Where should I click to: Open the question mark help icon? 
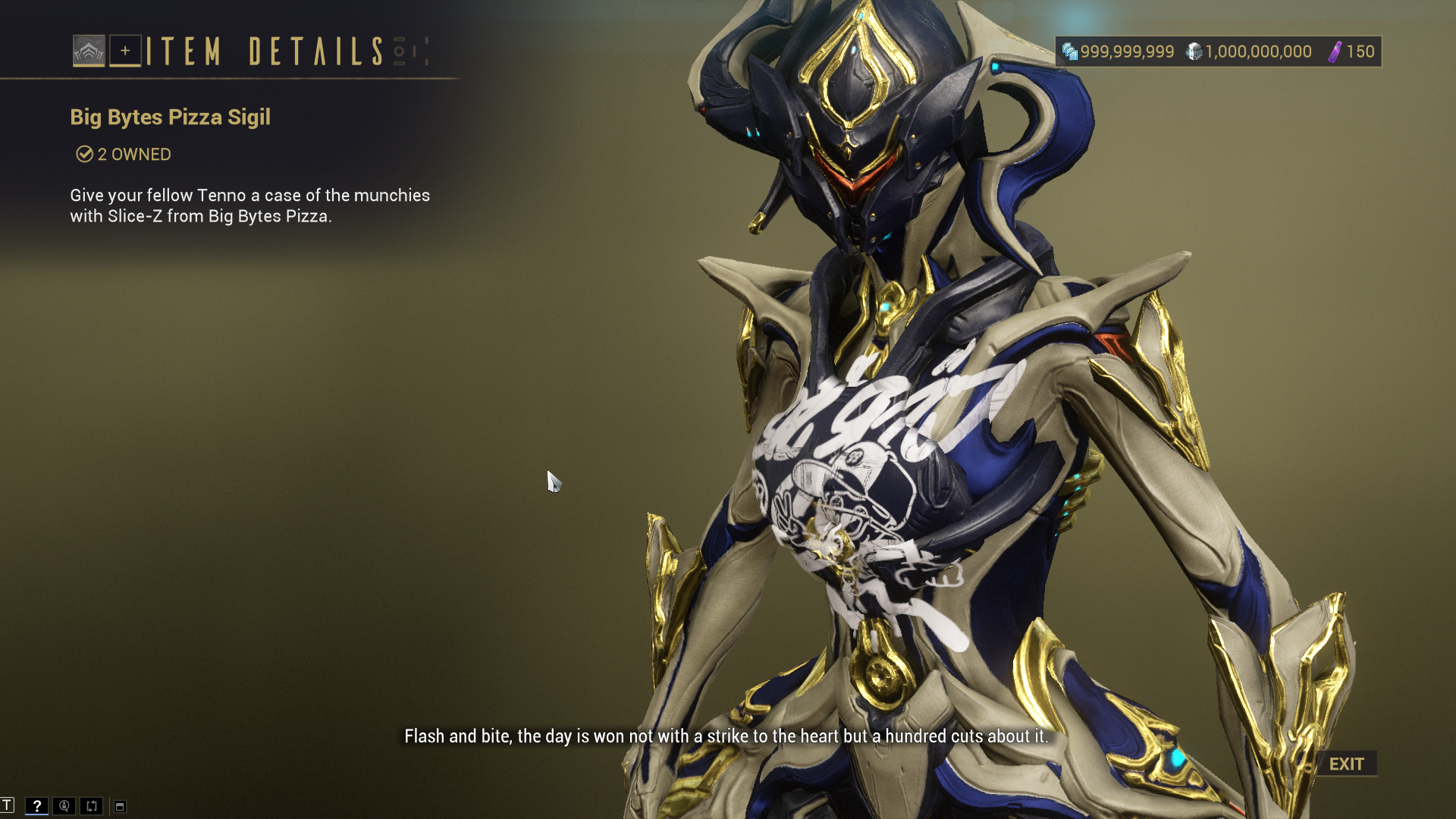[36, 805]
